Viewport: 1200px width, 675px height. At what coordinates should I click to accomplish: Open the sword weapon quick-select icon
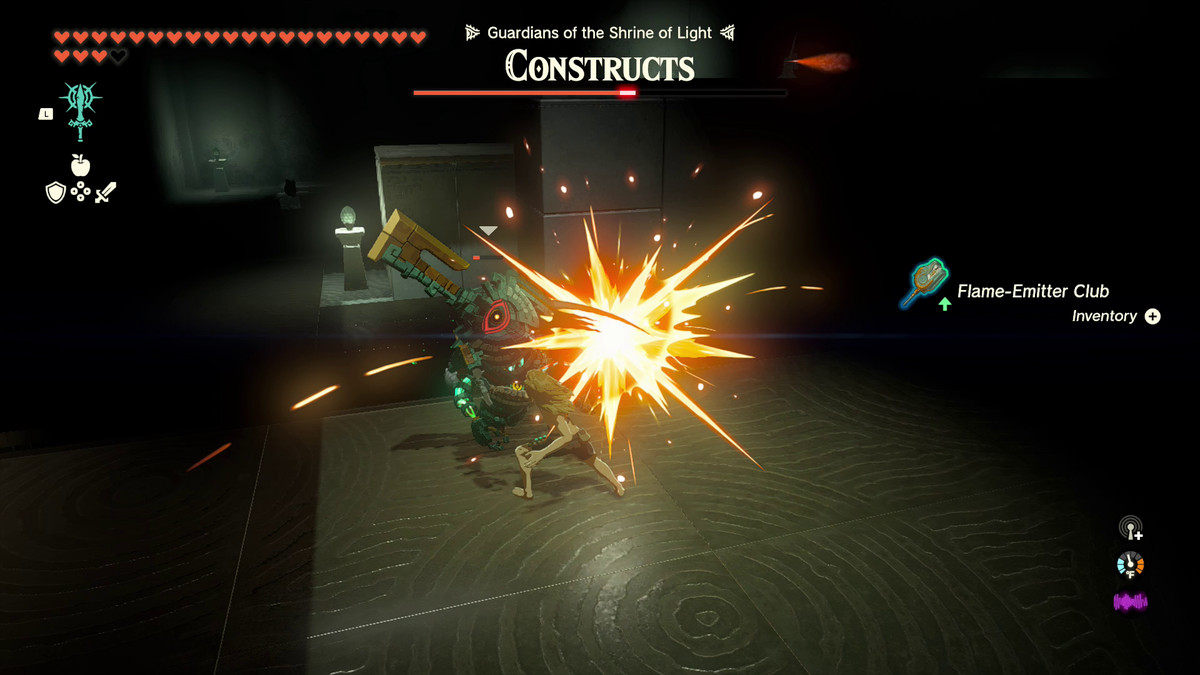(106, 192)
